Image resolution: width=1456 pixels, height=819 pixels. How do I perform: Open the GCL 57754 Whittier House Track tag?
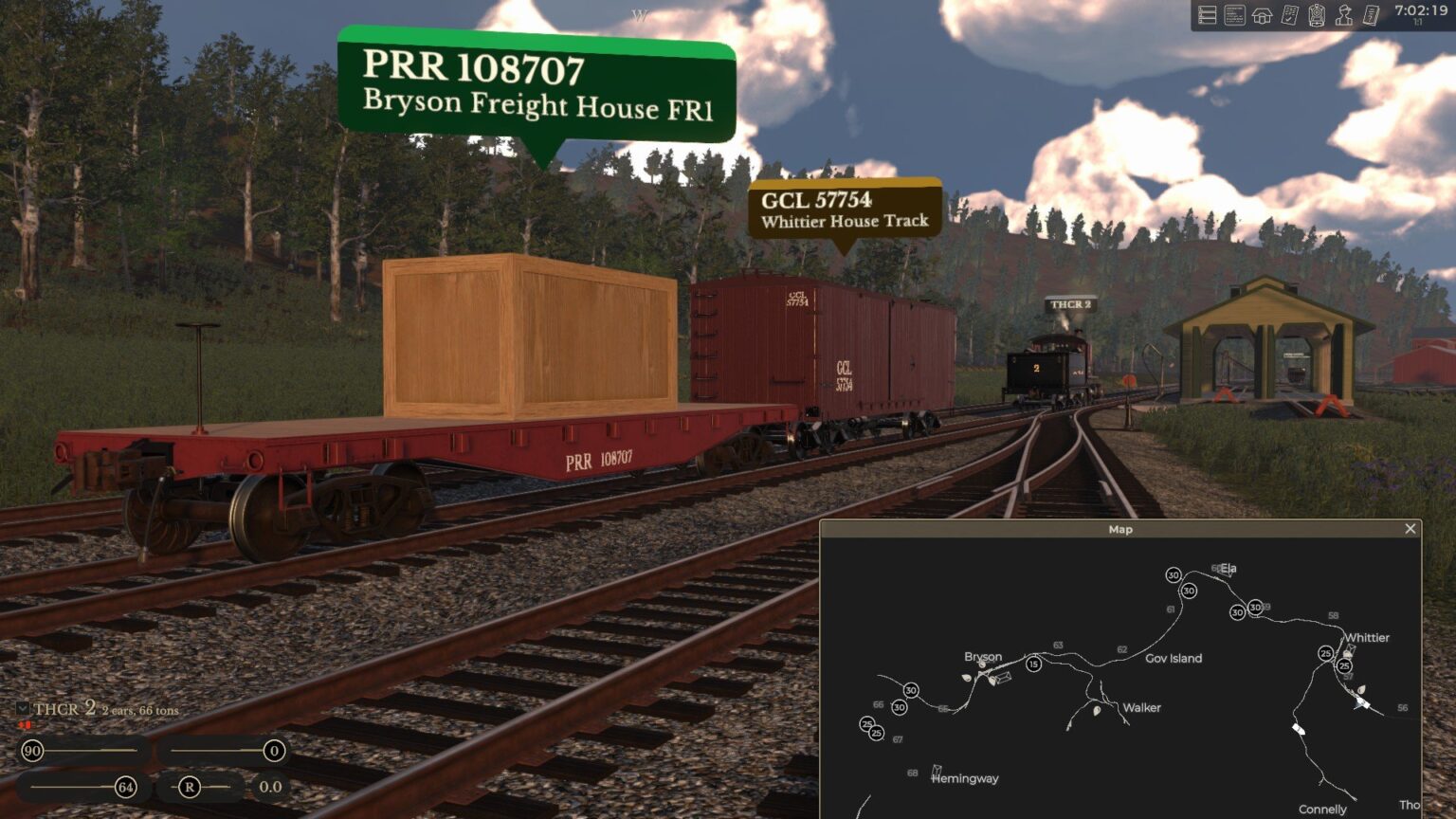coord(845,210)
